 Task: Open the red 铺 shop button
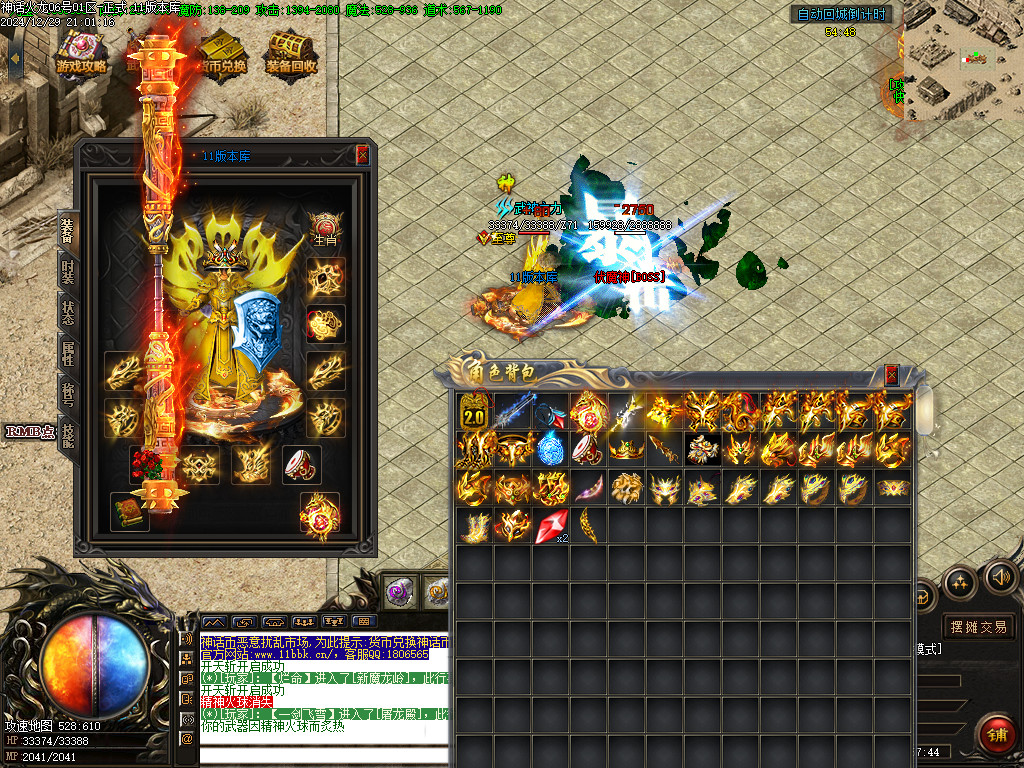click(x=995, y=735)
